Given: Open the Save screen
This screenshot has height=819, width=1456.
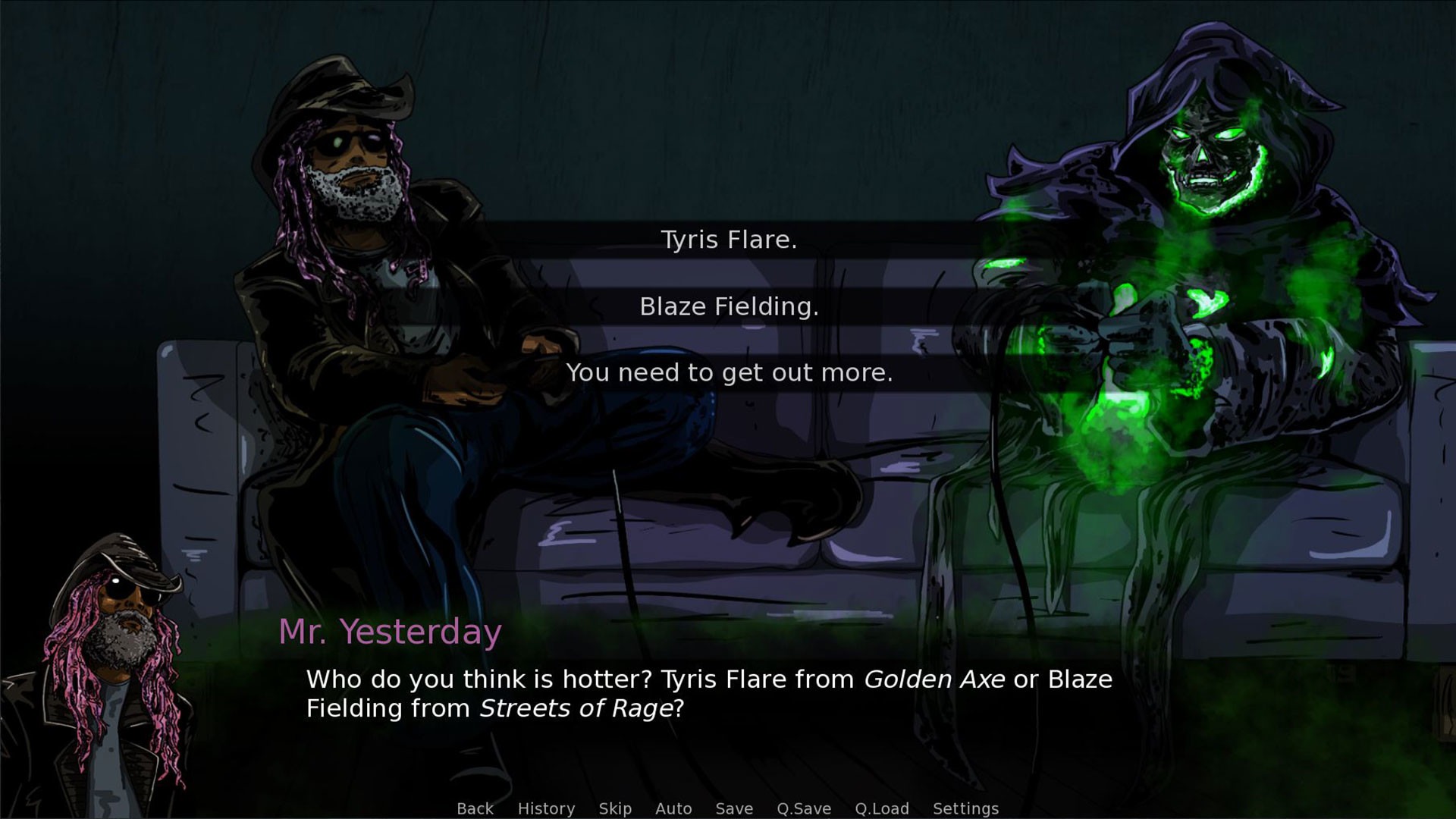Looking at the screenshot, I should click(x=734, y=808).
